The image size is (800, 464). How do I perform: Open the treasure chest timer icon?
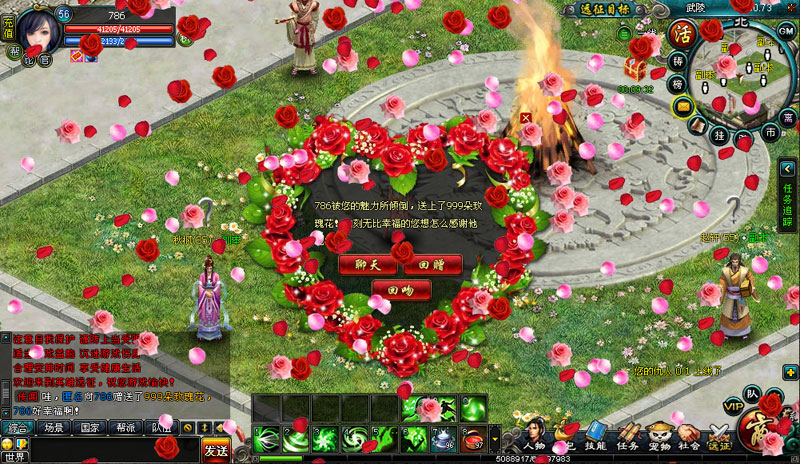pyautogui.click(x=634, y=68)
